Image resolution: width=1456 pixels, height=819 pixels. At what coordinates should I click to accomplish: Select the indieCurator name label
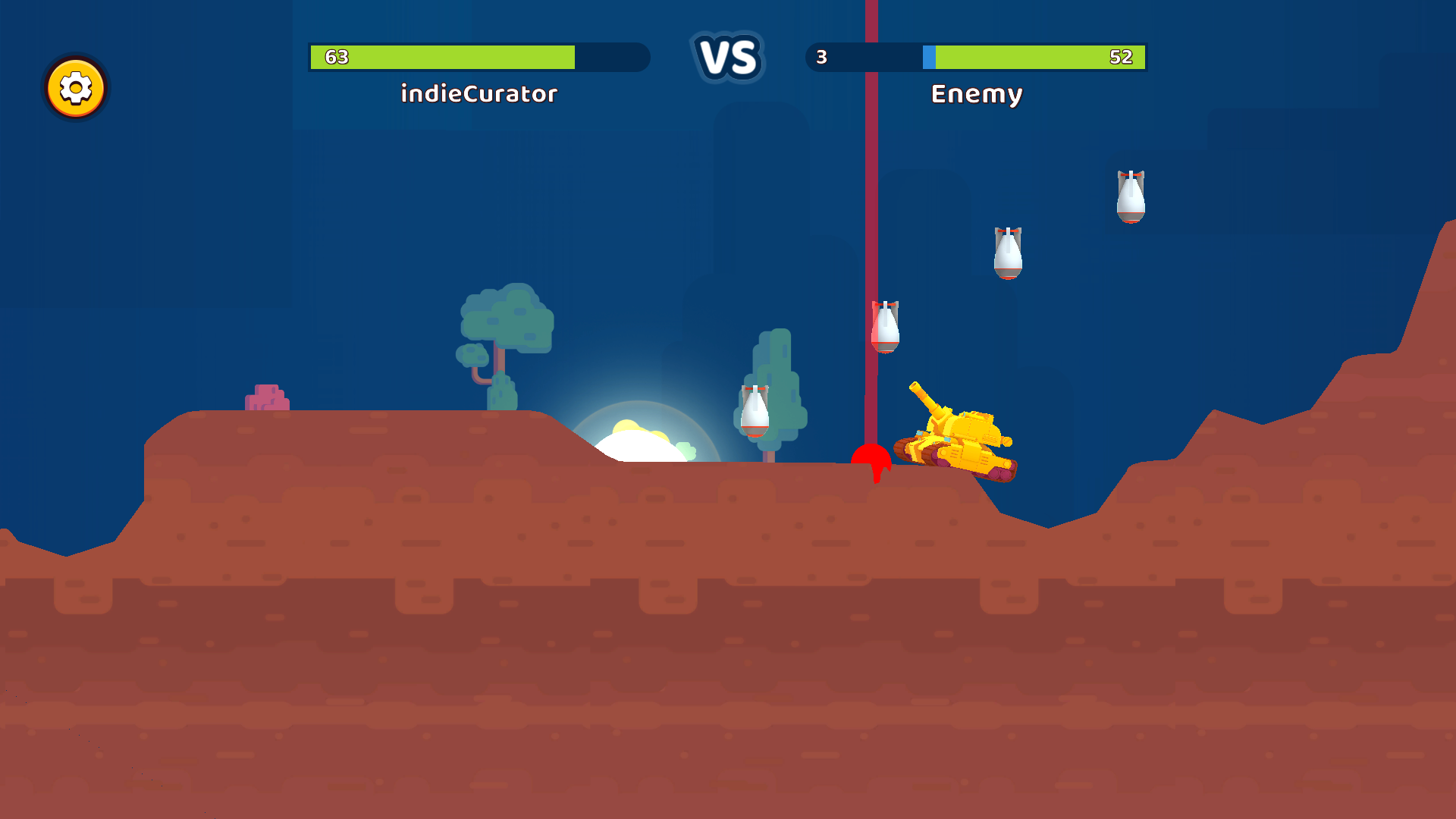click(479, 94)
